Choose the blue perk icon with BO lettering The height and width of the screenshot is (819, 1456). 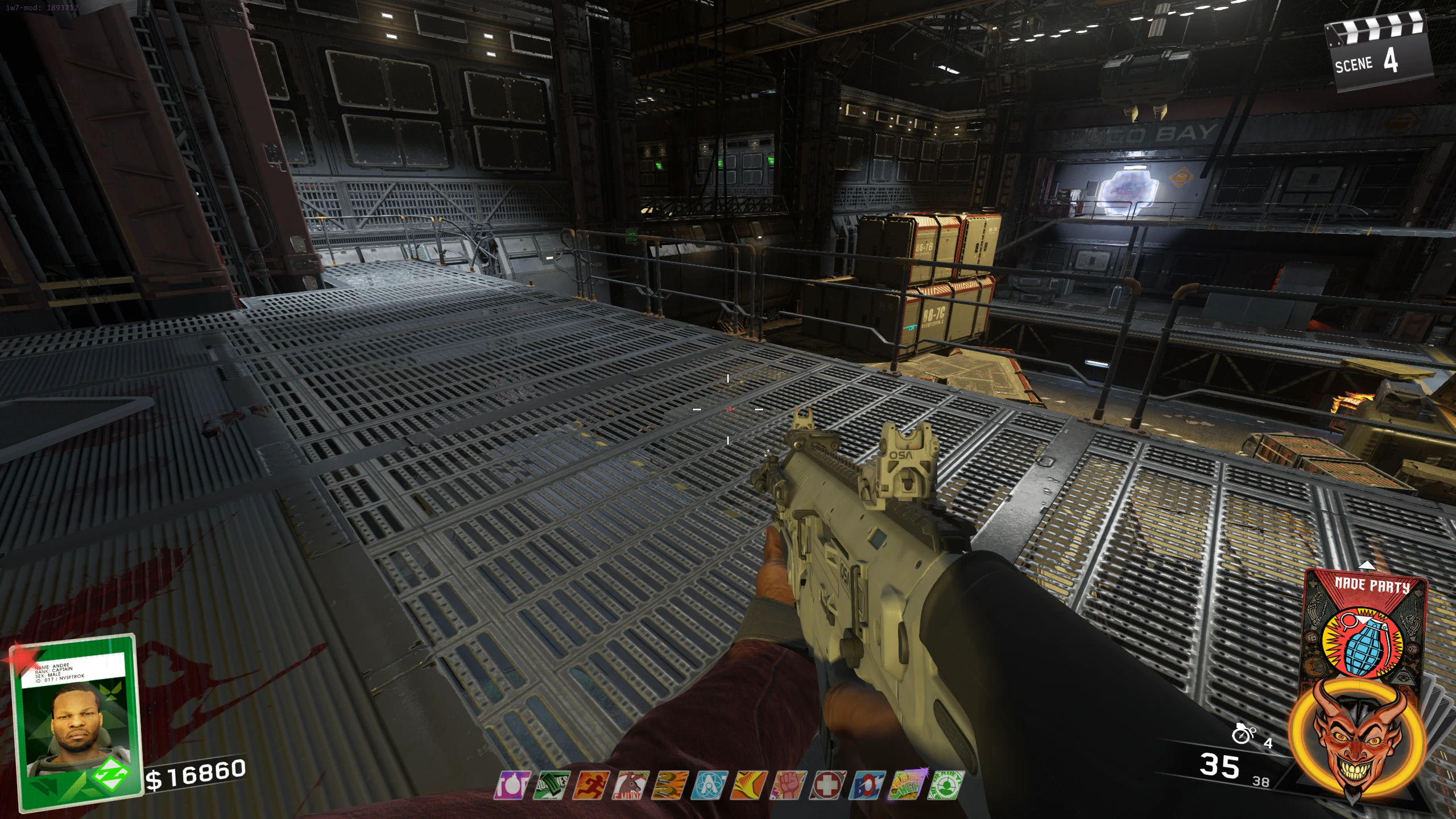(x=867, y=785)
